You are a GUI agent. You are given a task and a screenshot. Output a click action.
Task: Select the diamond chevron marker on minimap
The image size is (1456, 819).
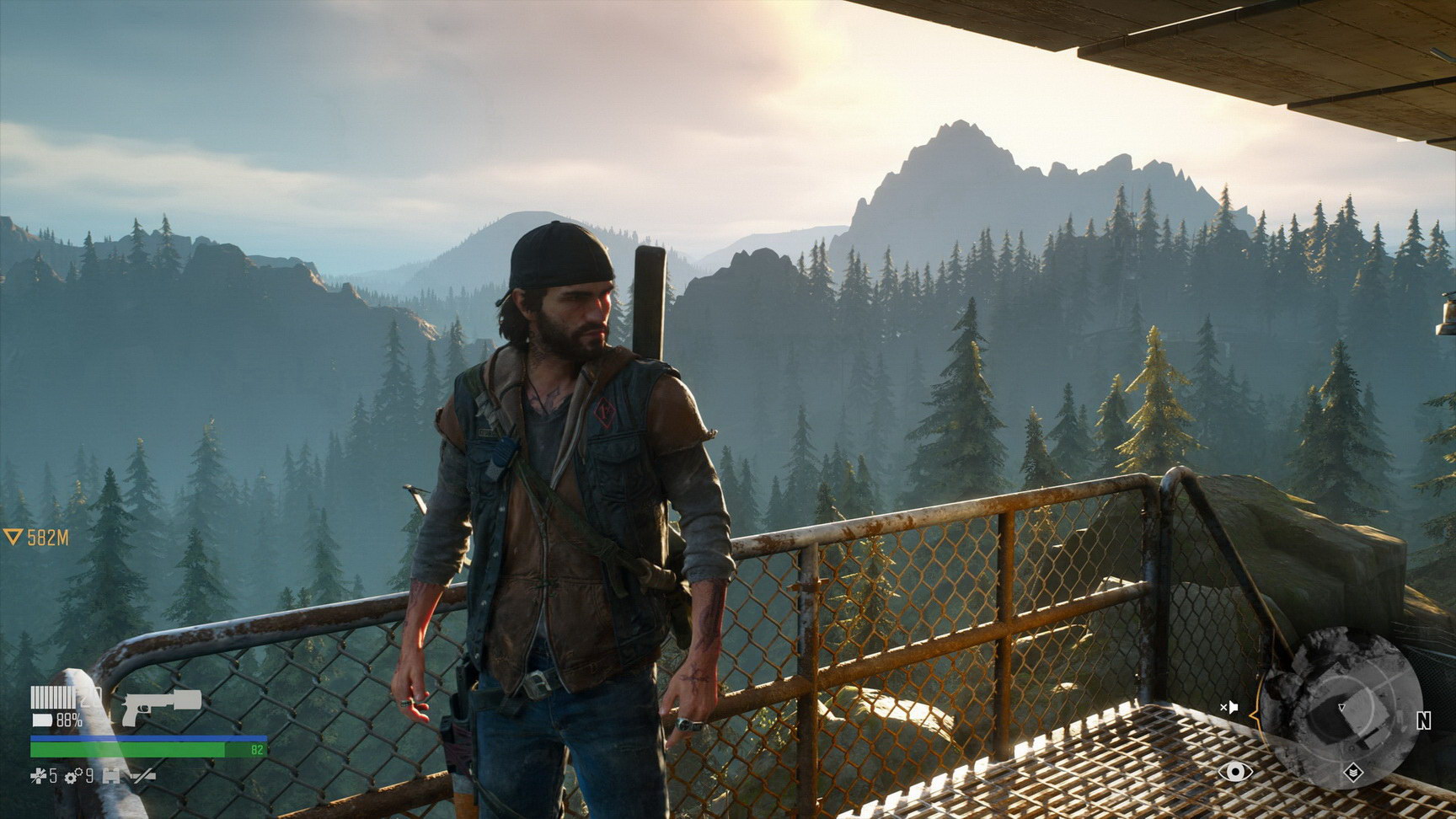coord(1352,772)
